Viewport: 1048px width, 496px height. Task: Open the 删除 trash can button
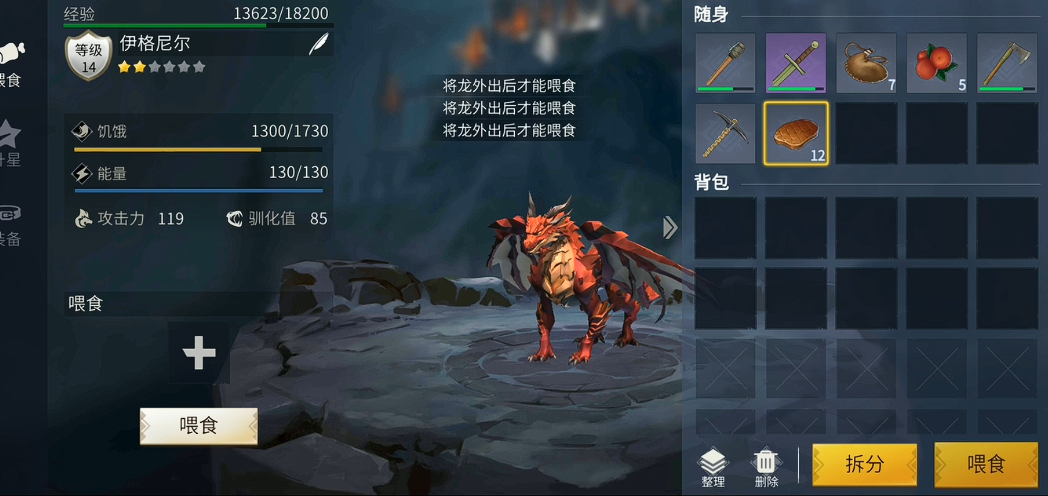(x=766, y=467)
